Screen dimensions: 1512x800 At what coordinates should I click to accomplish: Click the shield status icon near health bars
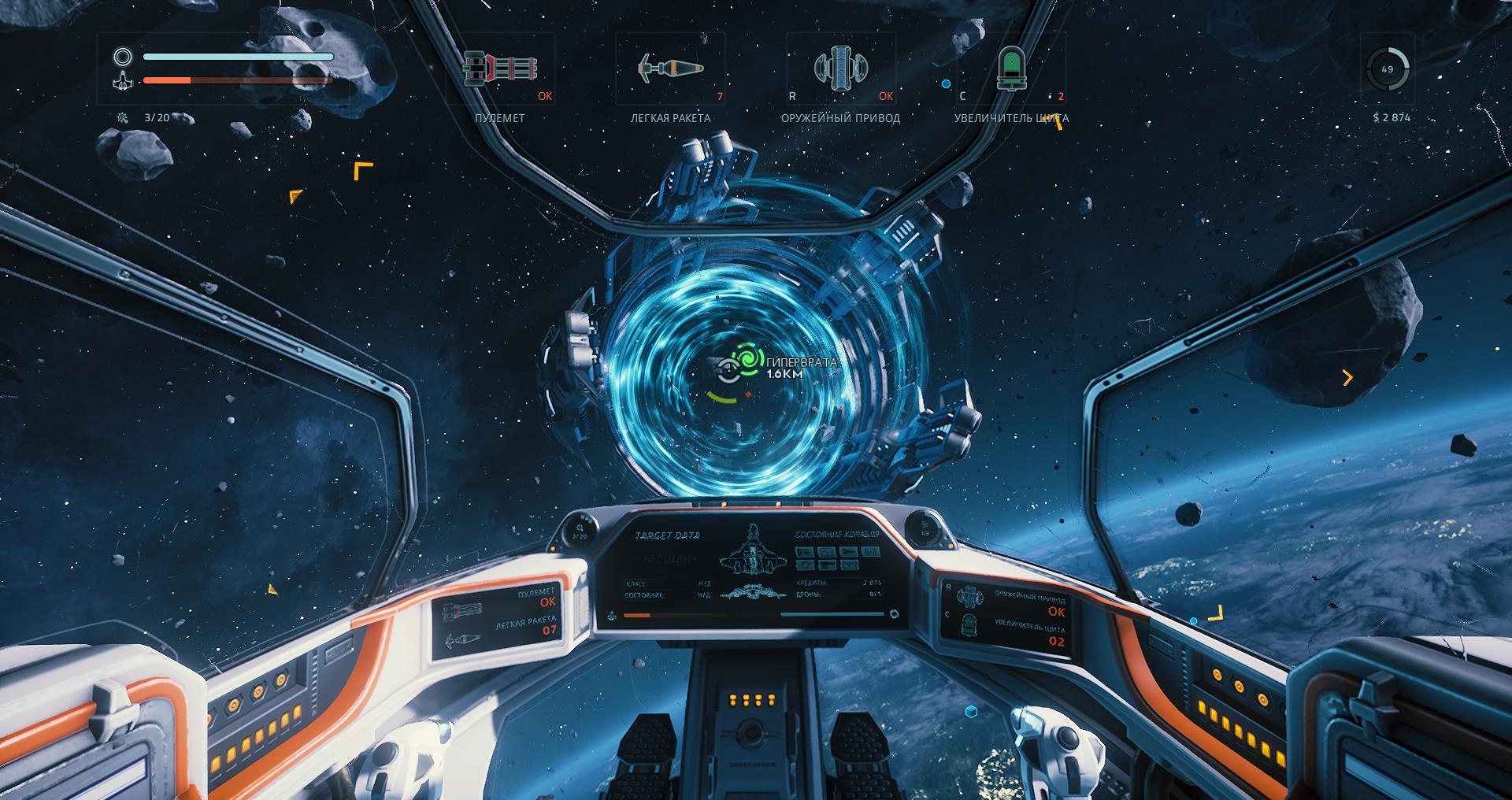123,56
